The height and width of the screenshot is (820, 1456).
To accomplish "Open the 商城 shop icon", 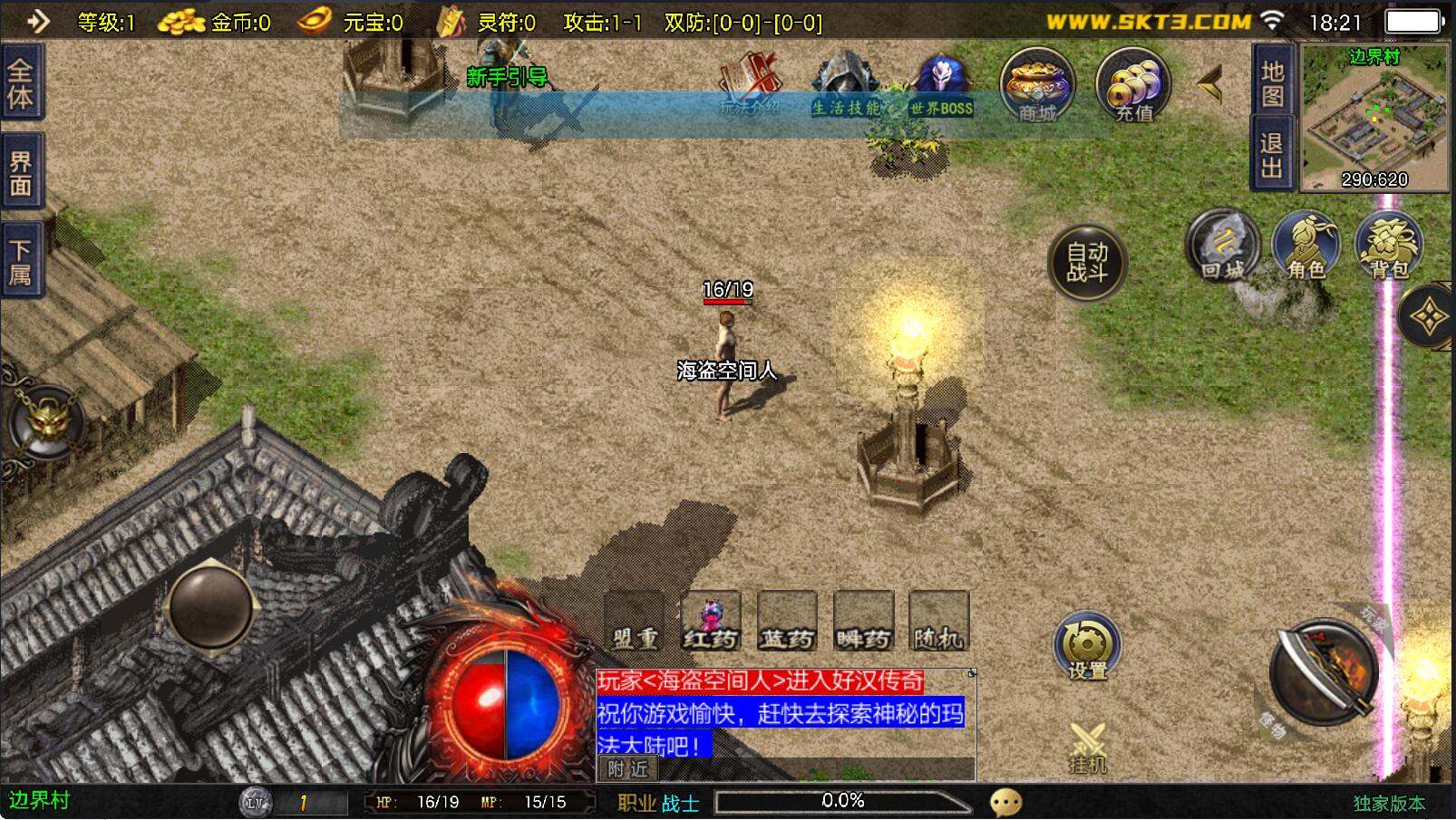I will [1037, 84].
